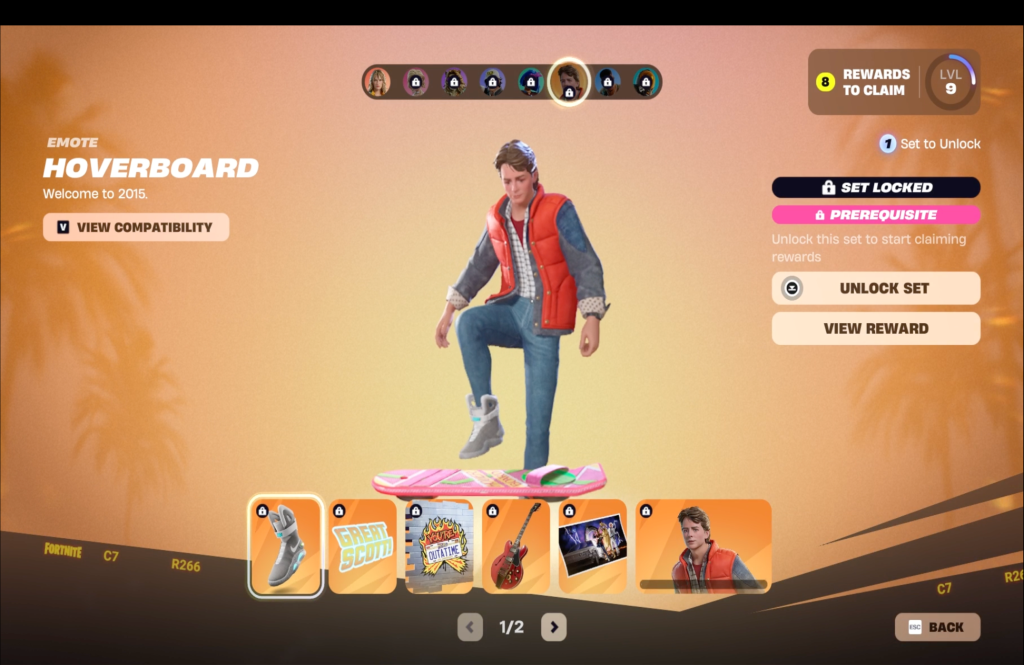
Task: Choose the red vest outfit tile
Action: 703,546
